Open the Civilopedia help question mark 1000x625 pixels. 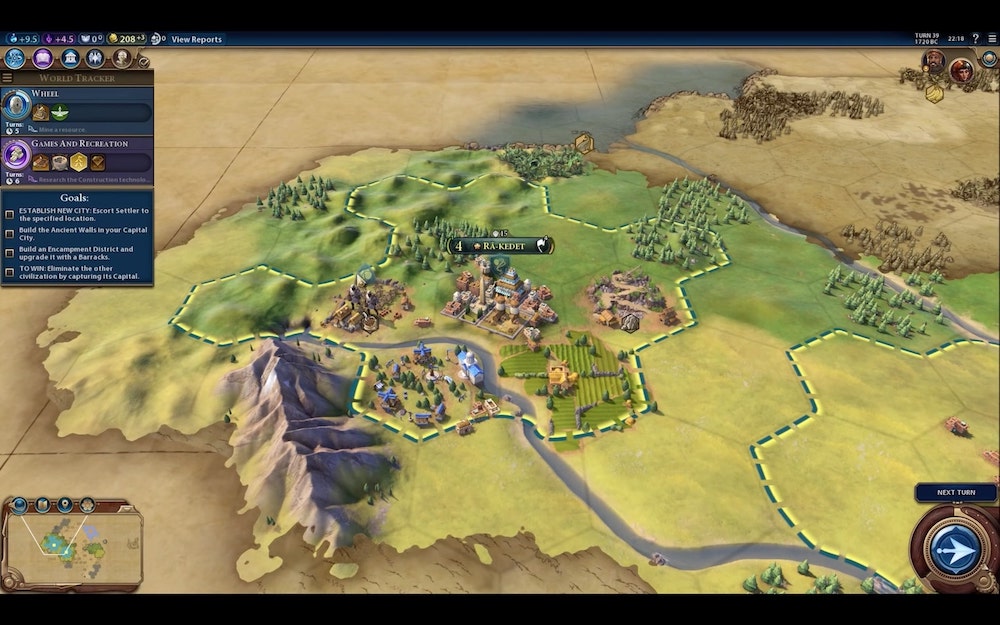tap(975, 38)
